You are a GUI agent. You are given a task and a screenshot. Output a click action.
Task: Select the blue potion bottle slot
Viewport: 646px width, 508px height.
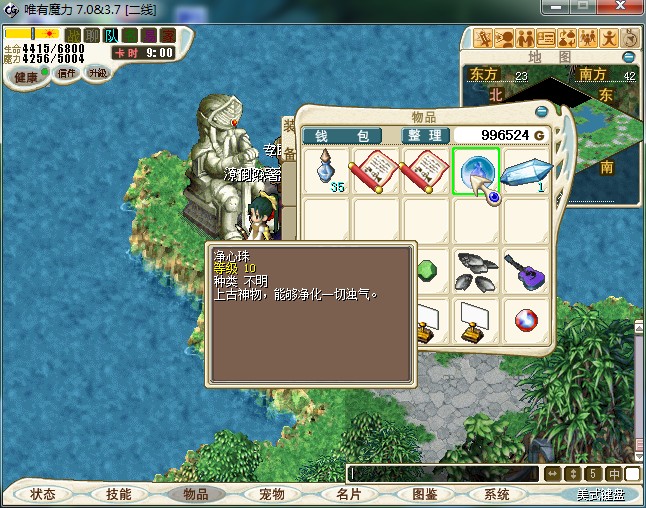[326, 170]
